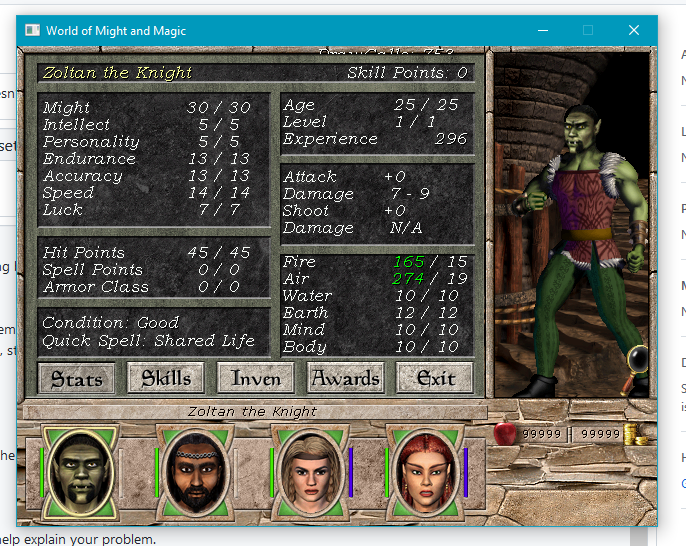Image resolution: width=686 pixels, height=546 pixels.
Task: Select the blonde woman portrait
Action: [x=308, y=470]
